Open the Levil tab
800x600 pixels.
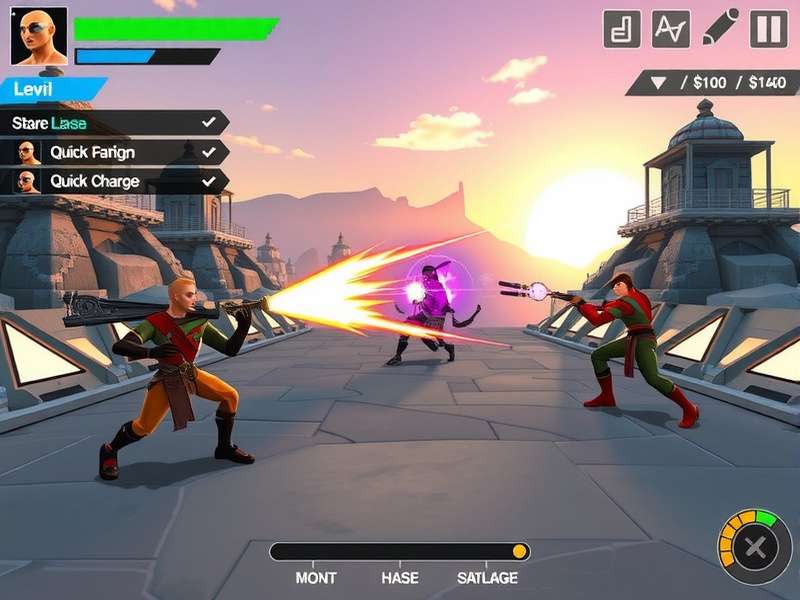pyautogui.click(x=48, y=90)
